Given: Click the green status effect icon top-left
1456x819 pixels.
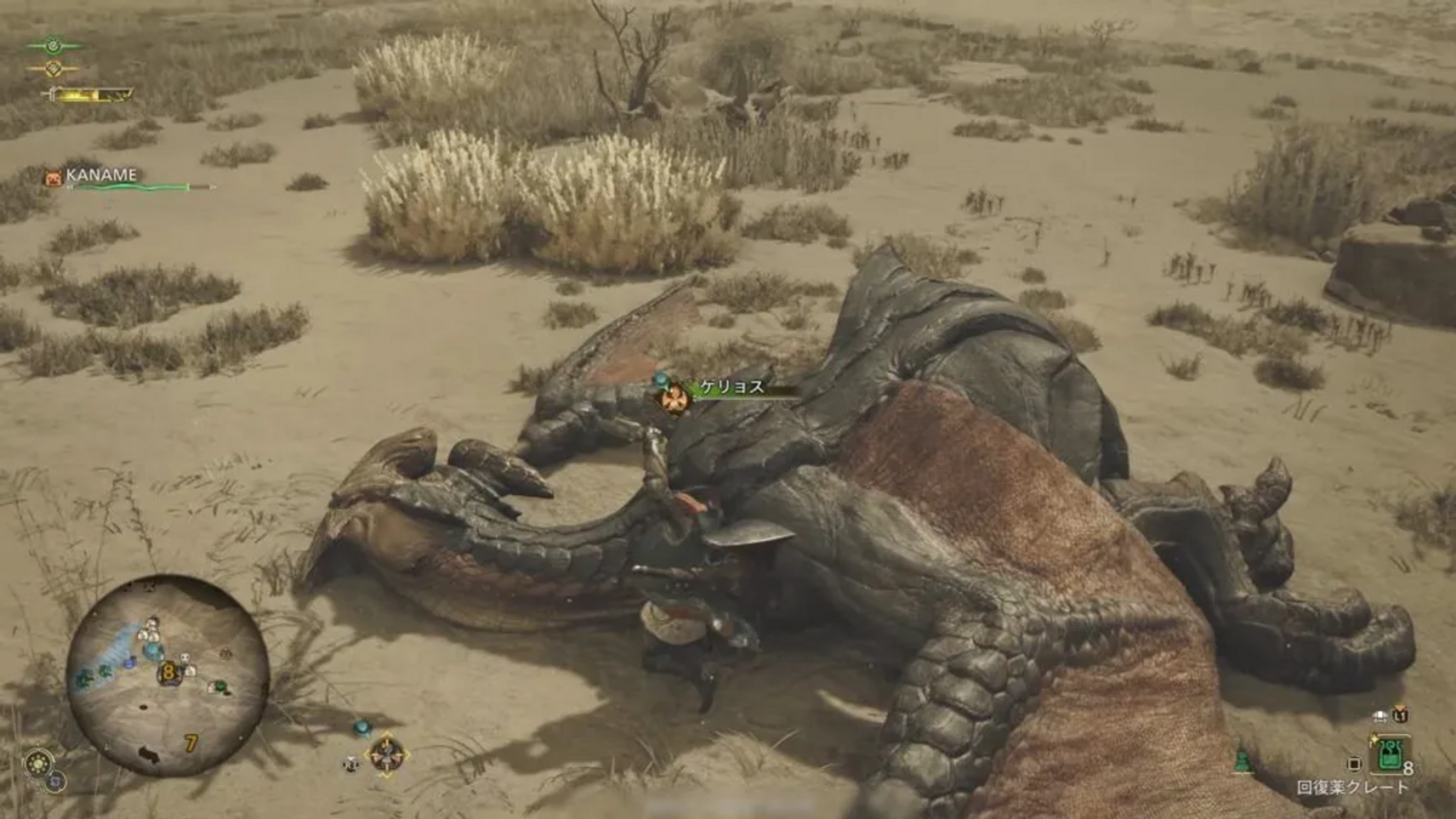Looking at the screenshot, I should click(x=54, y=45).
